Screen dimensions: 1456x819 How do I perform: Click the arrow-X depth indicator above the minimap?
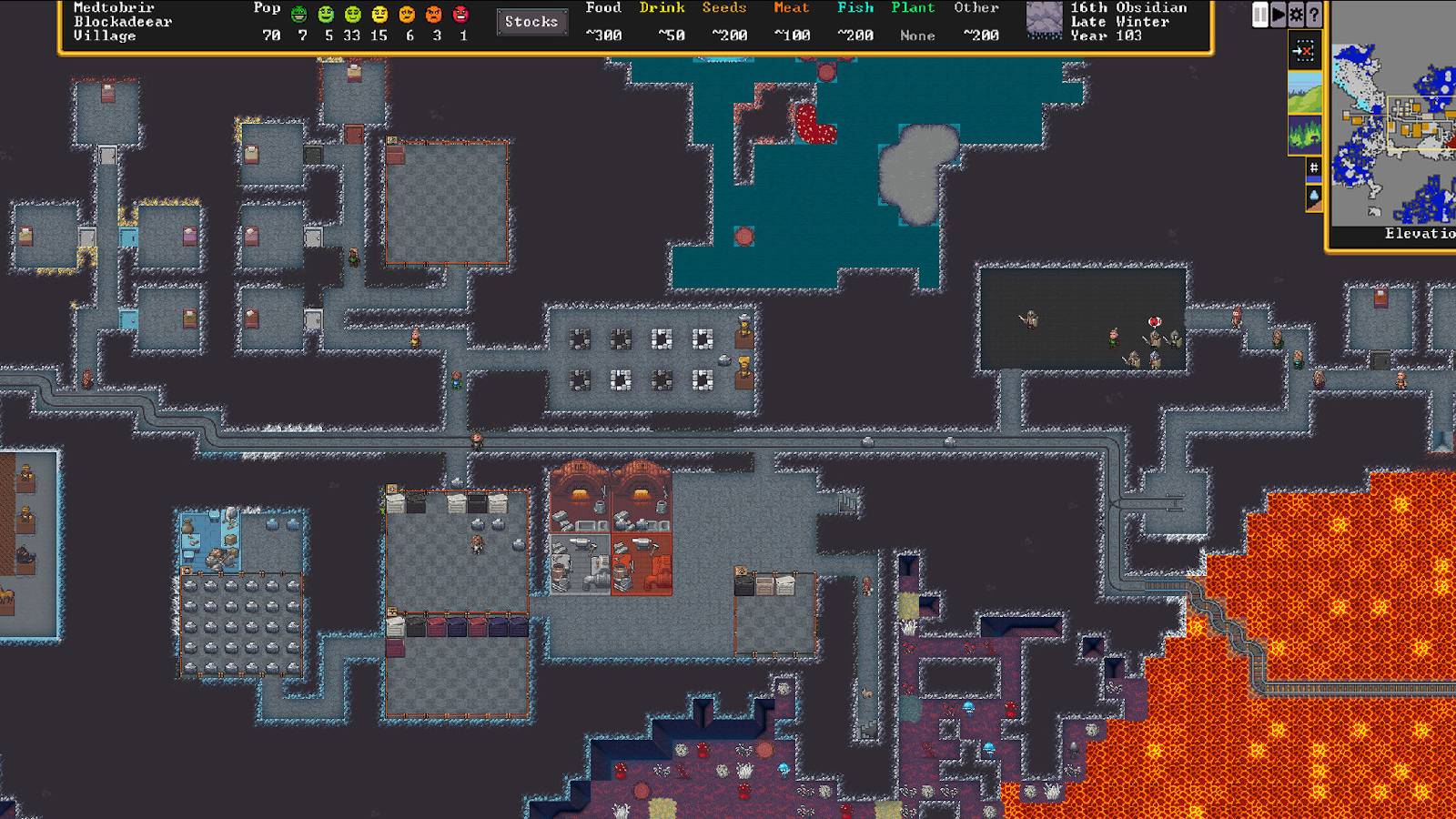1305,49
